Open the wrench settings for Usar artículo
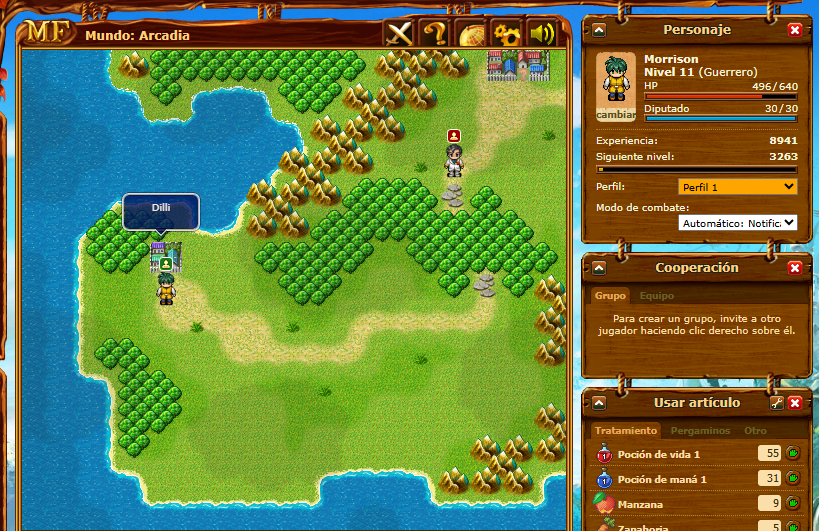This screenshot has width=819, height=531. pyautogui.click(x=776, y=403)
